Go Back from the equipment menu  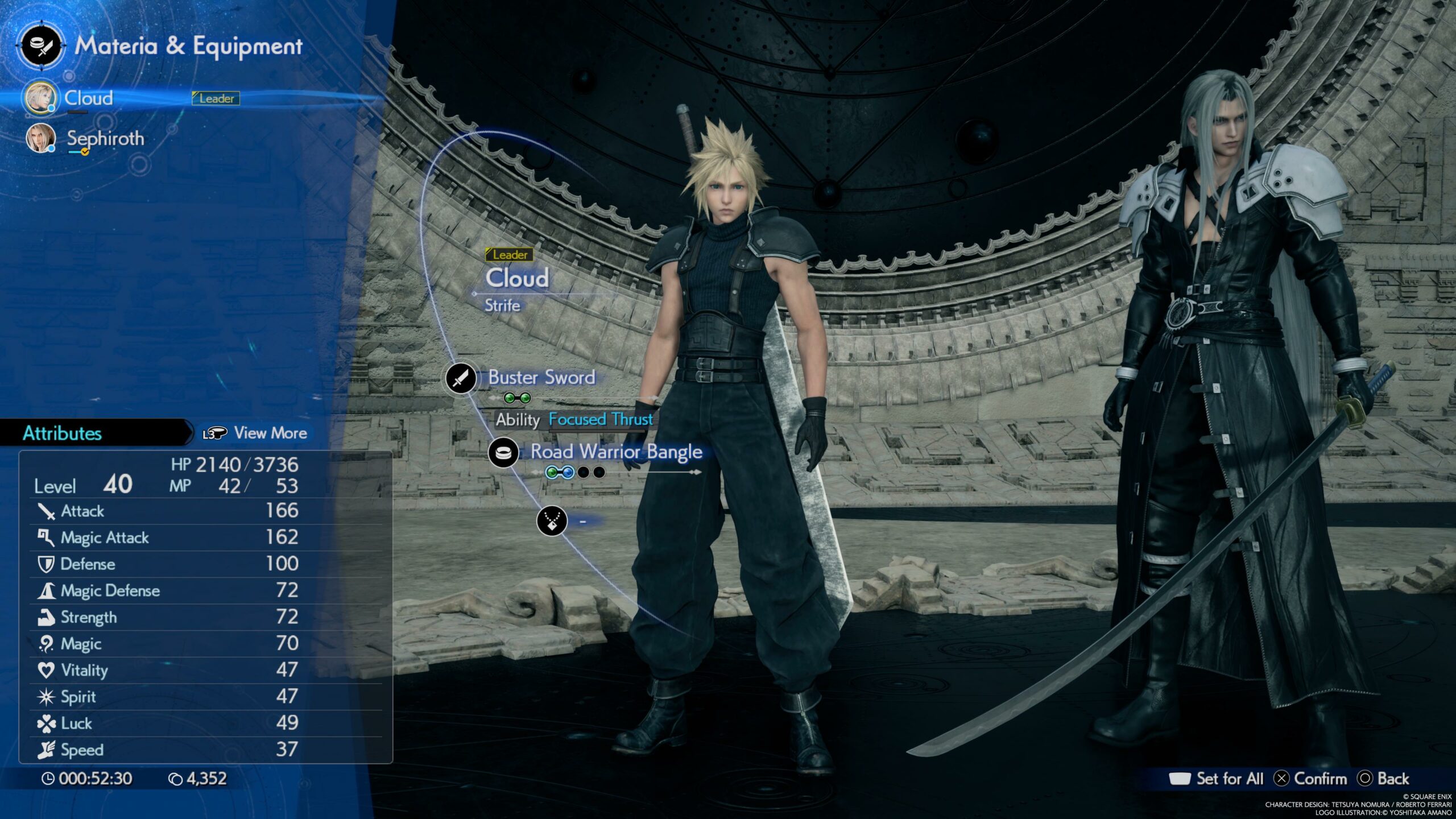pyautogui.click(x=1392, y=779)
